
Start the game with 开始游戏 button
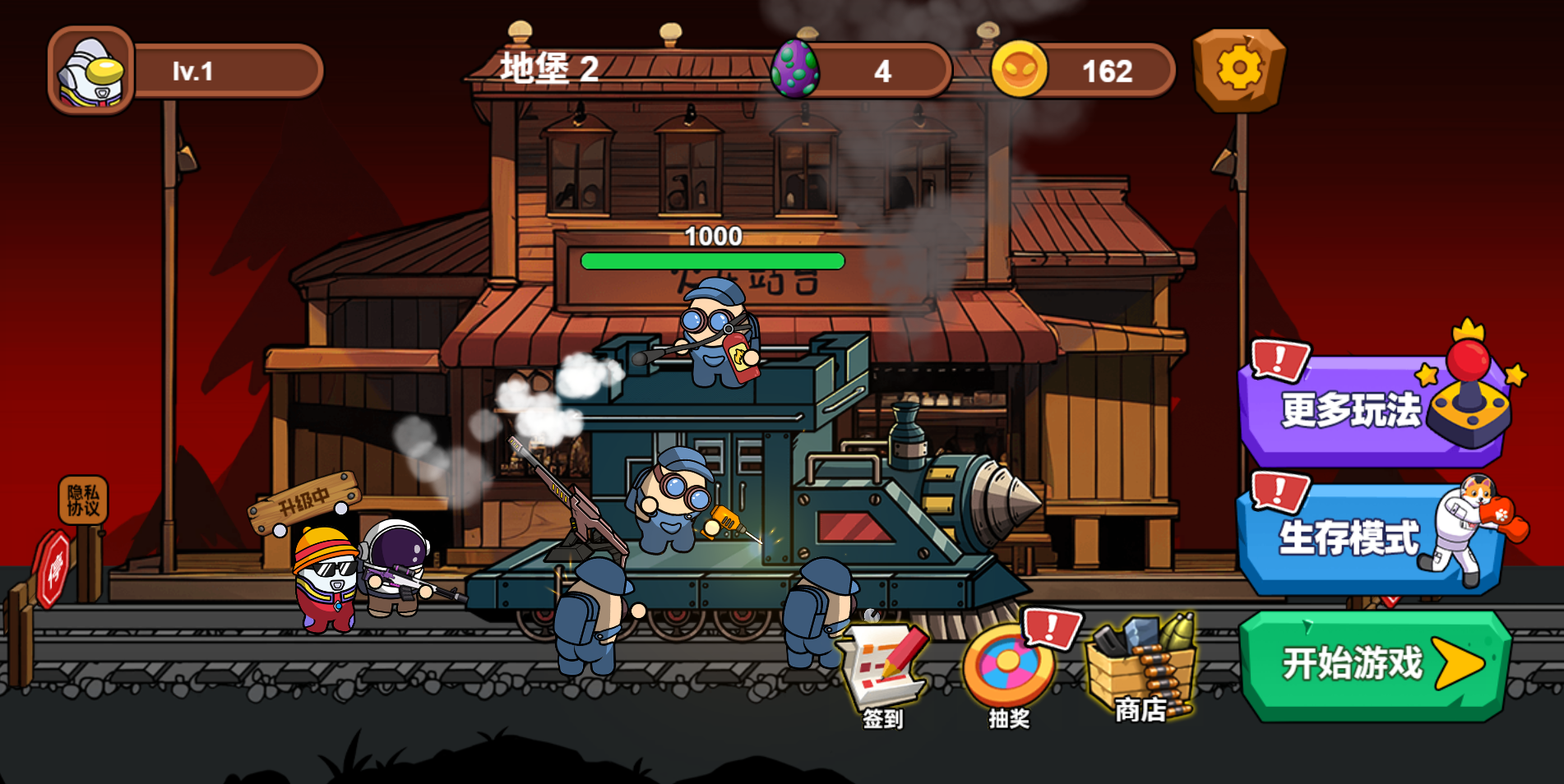[1373, 665]
